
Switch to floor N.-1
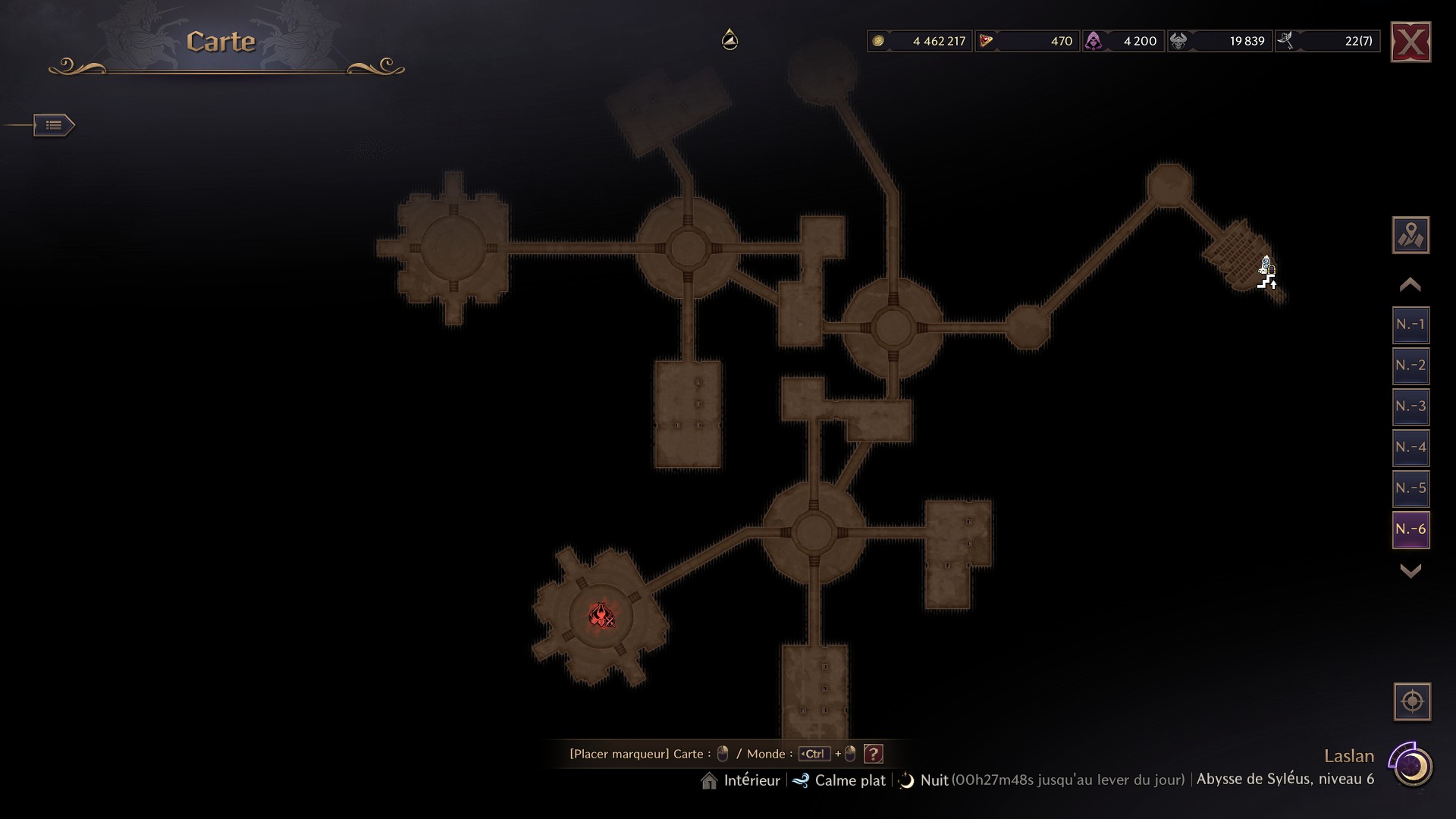[1410, 325]
